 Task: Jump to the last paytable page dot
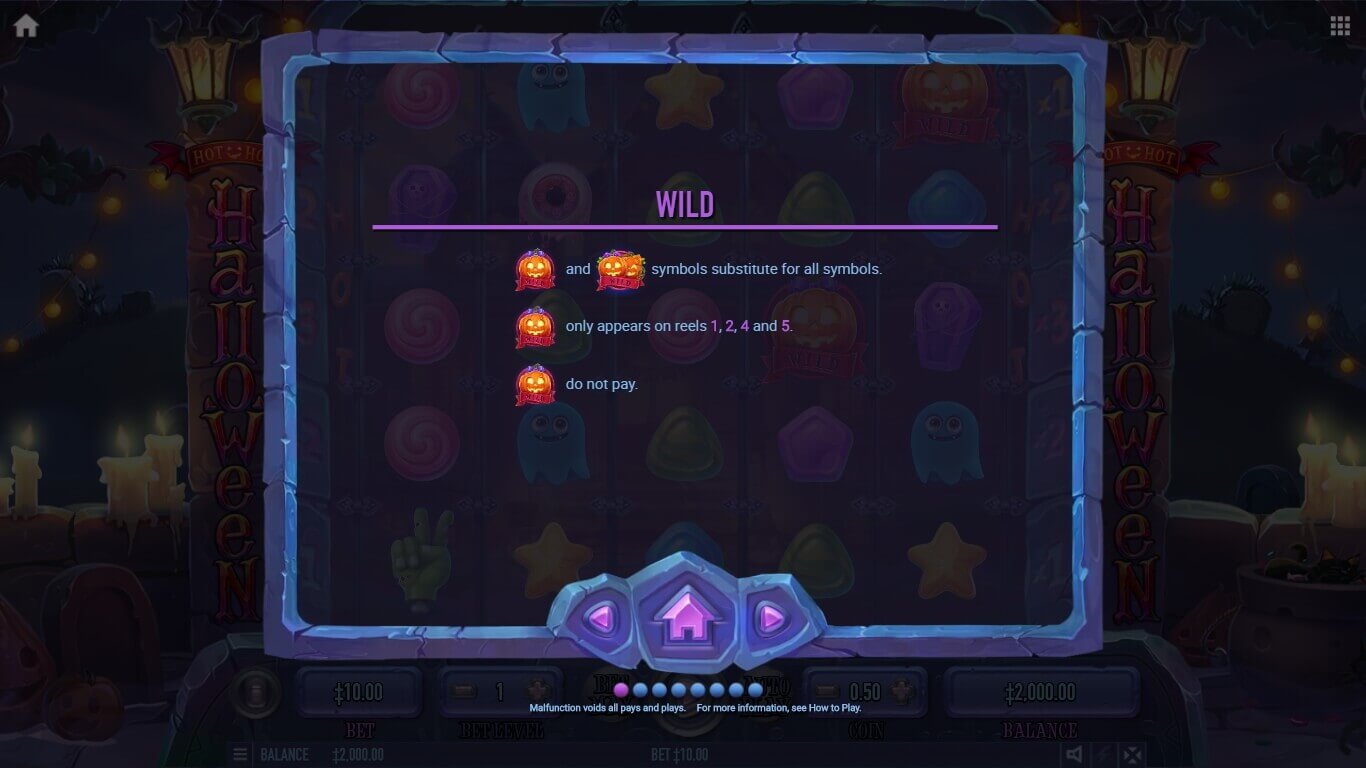click(755, 689)
